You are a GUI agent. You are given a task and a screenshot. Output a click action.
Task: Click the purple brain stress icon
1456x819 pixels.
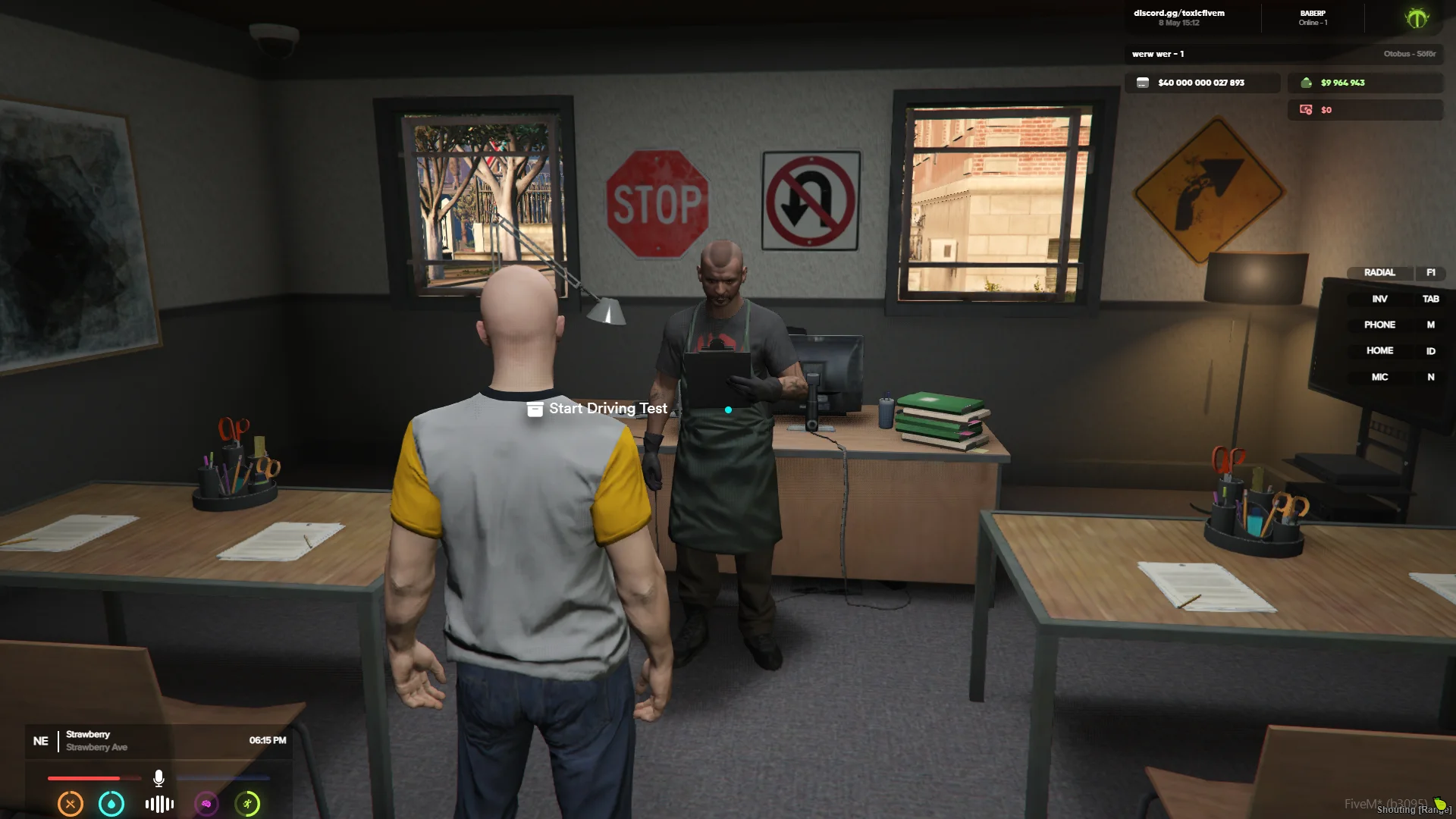click(x=206, y=804)
